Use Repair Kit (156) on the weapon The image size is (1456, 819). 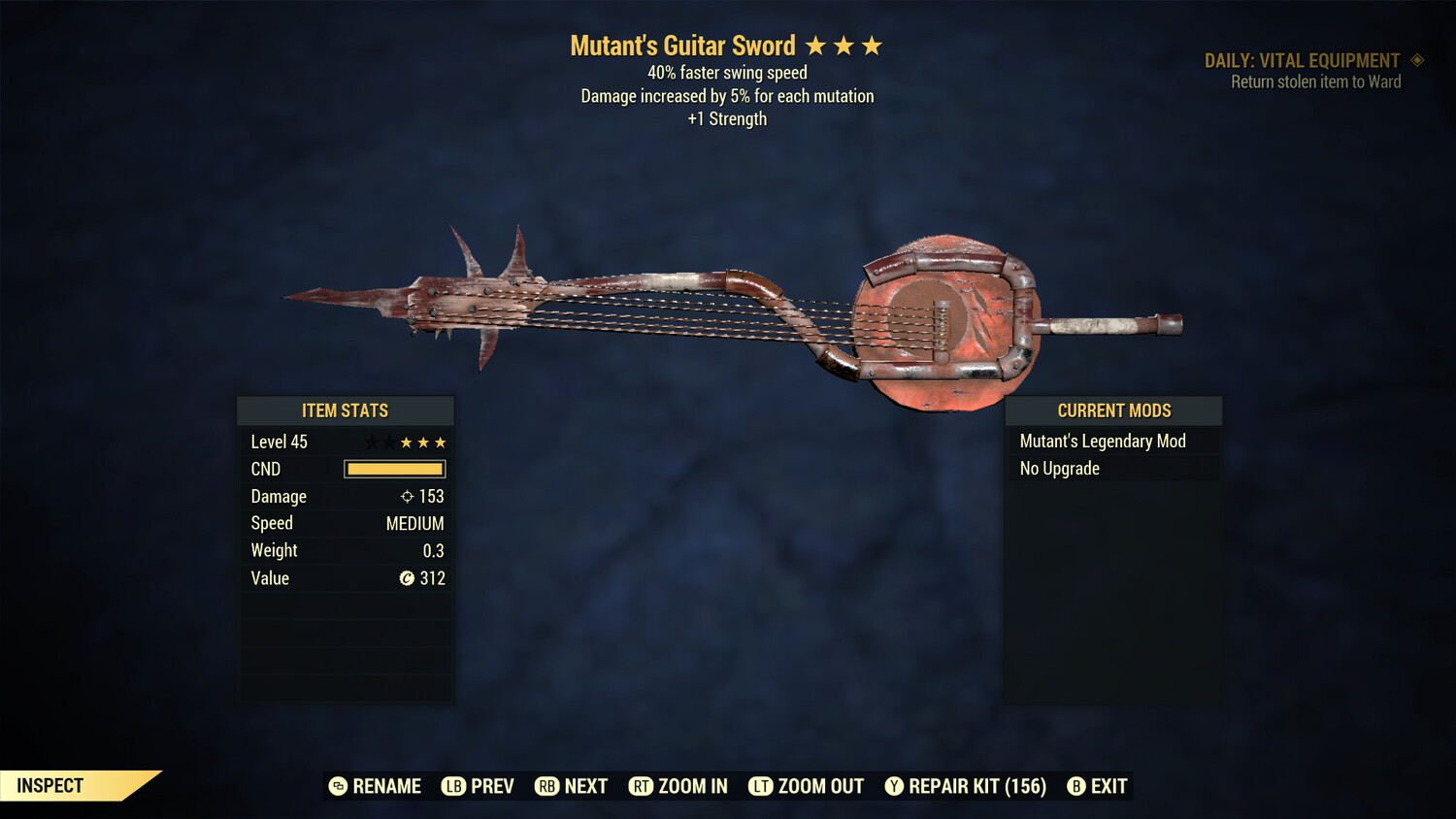[966, 786]
